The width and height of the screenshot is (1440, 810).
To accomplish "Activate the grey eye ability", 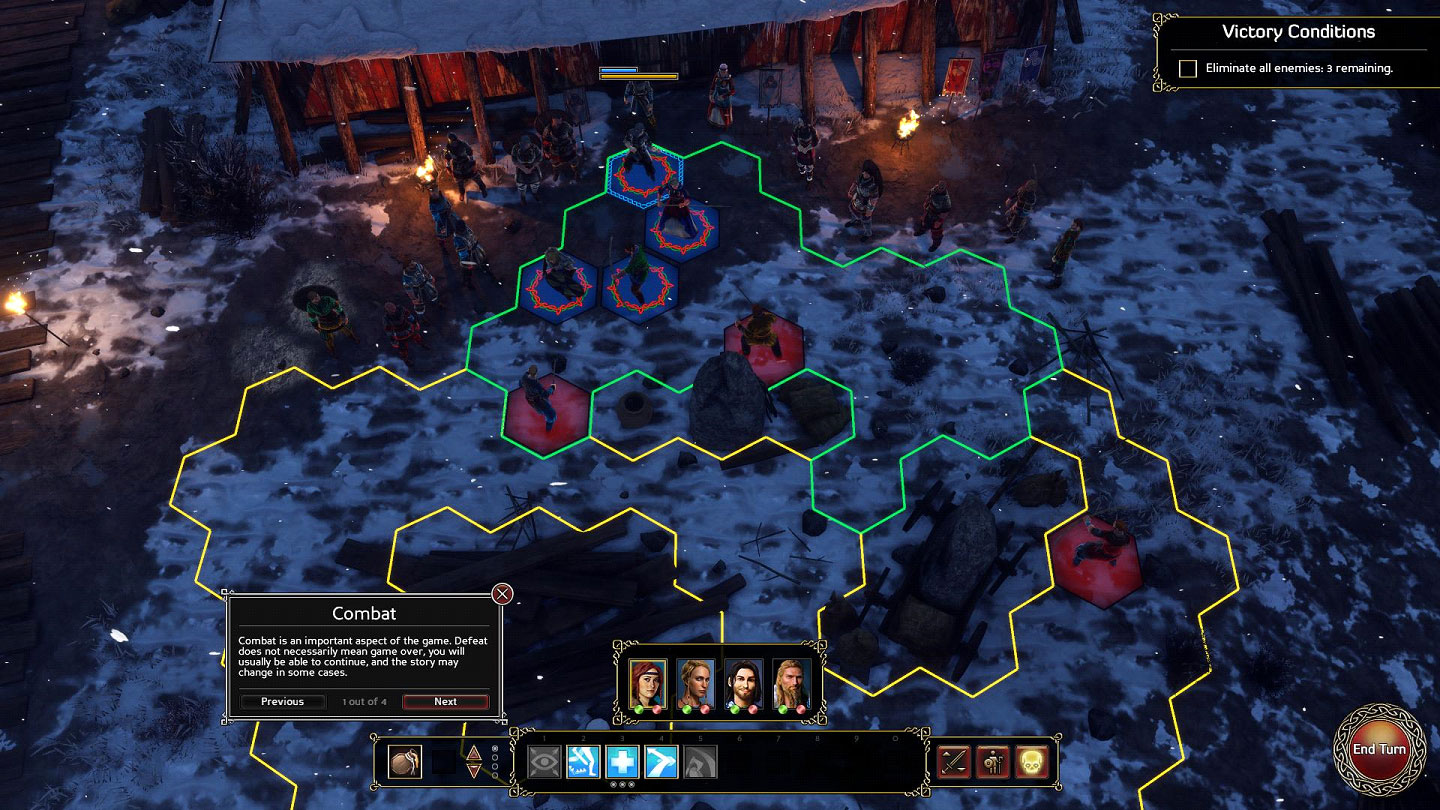I will point(543,762).
